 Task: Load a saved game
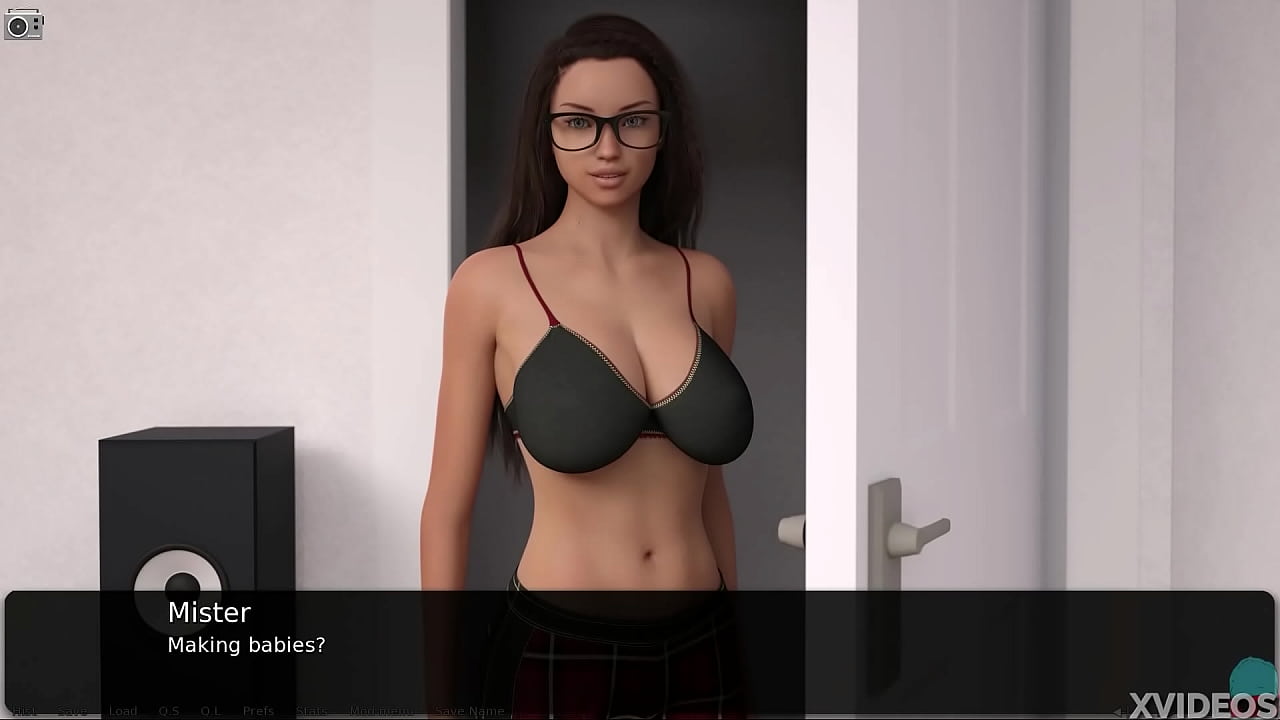[x=123, y=710]
